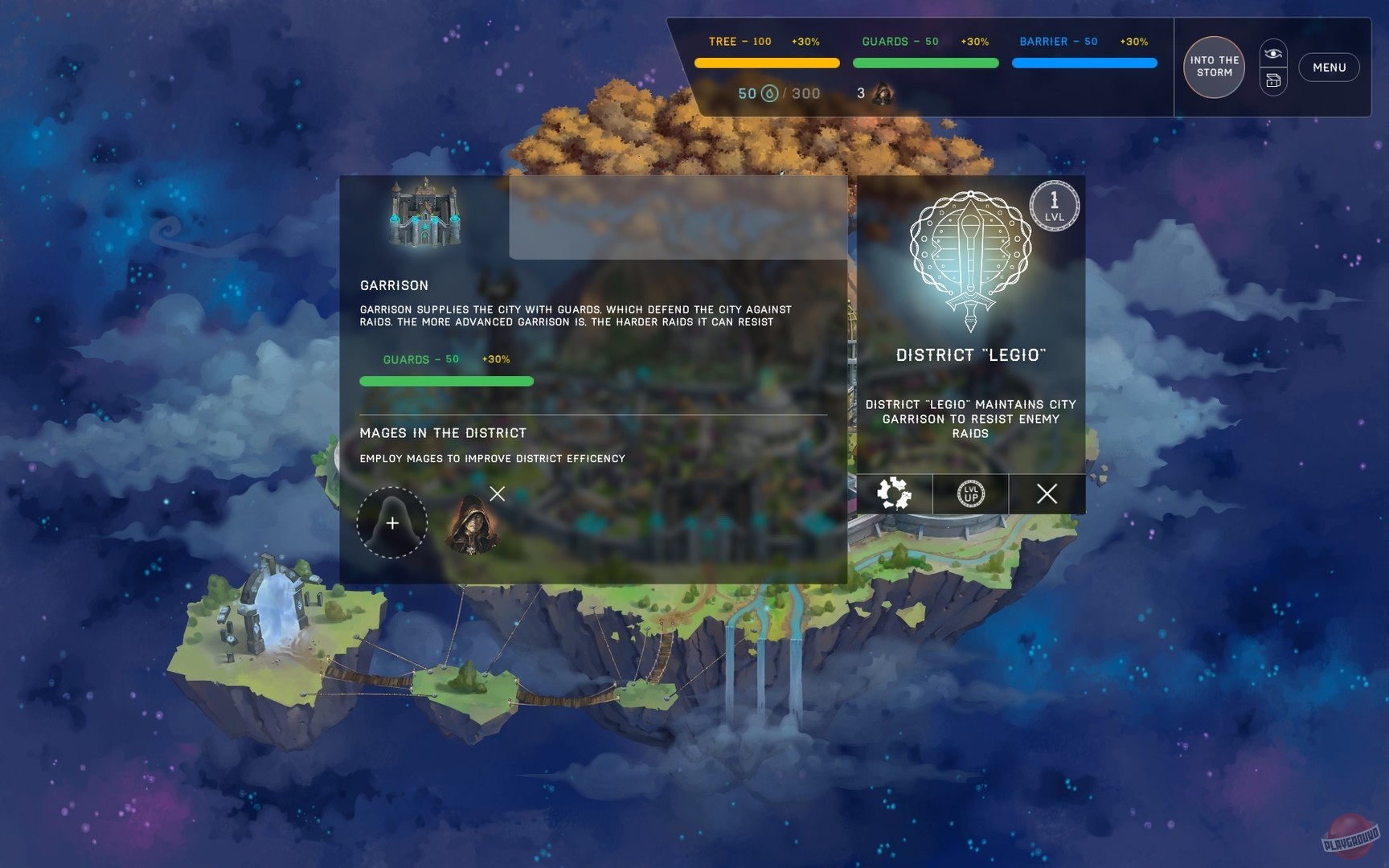
Task: Dismiss the assigned mage with the X
Action: 497,493
